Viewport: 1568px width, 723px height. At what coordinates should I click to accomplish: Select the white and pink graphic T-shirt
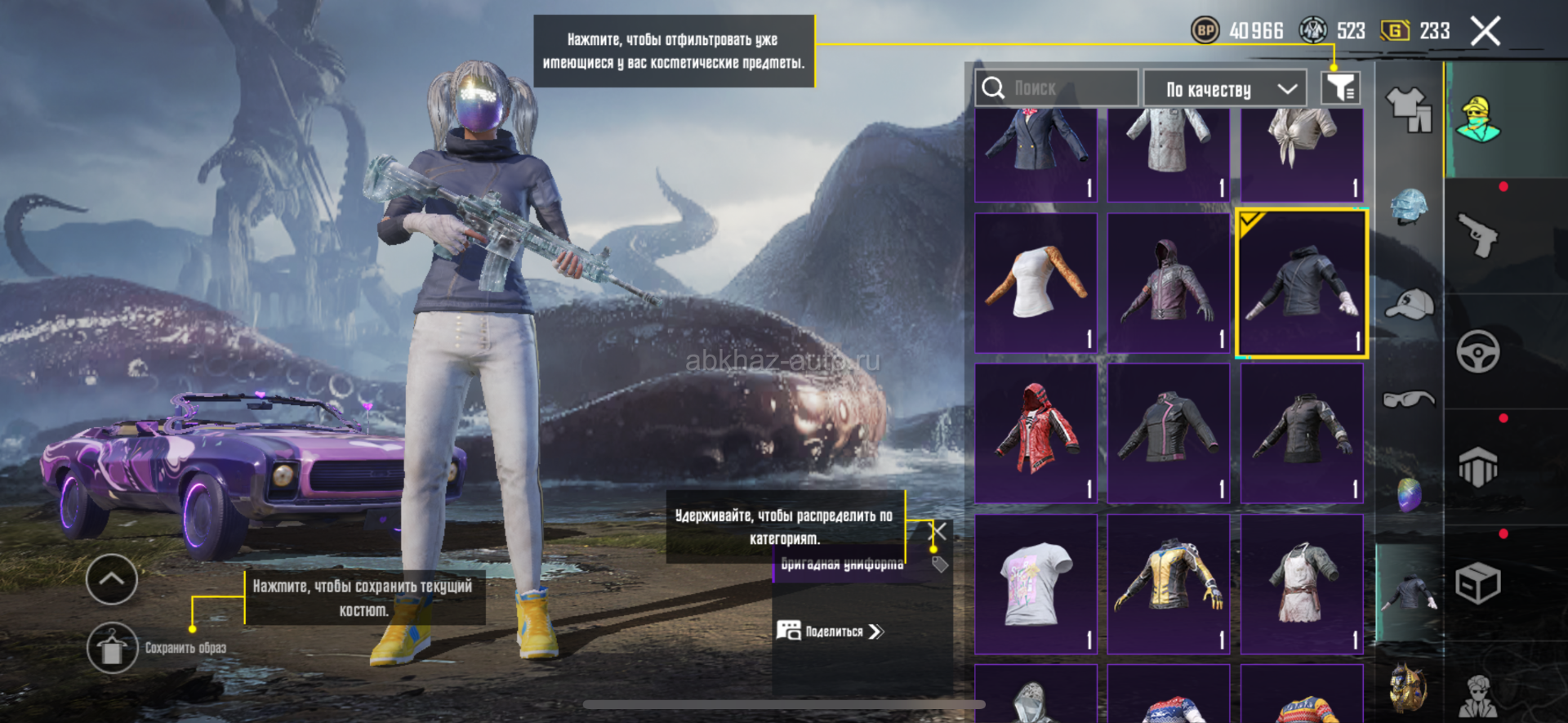click(x=1036, y=583)
